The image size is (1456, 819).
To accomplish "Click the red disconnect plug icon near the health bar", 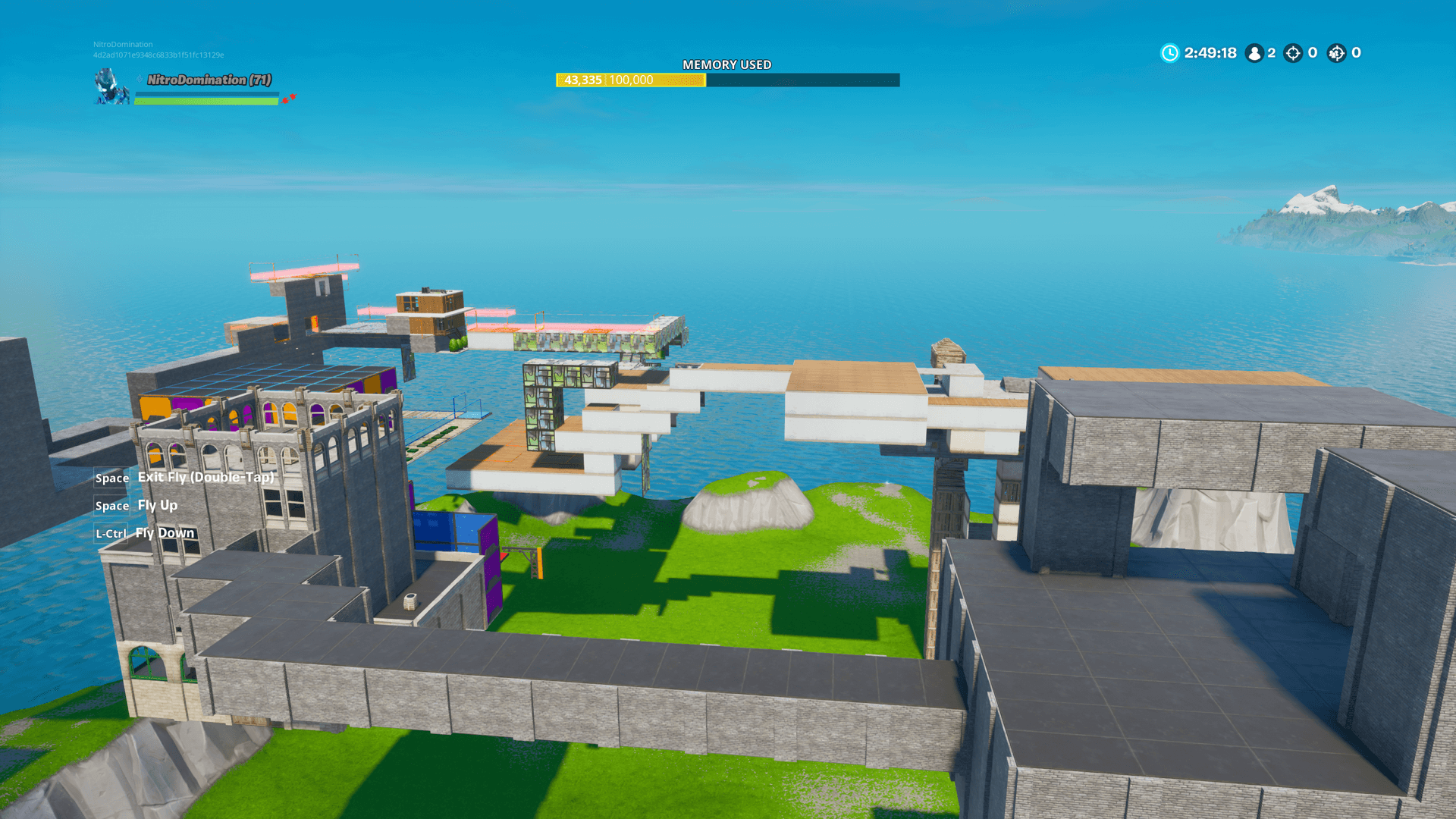I will pos(293,96).
